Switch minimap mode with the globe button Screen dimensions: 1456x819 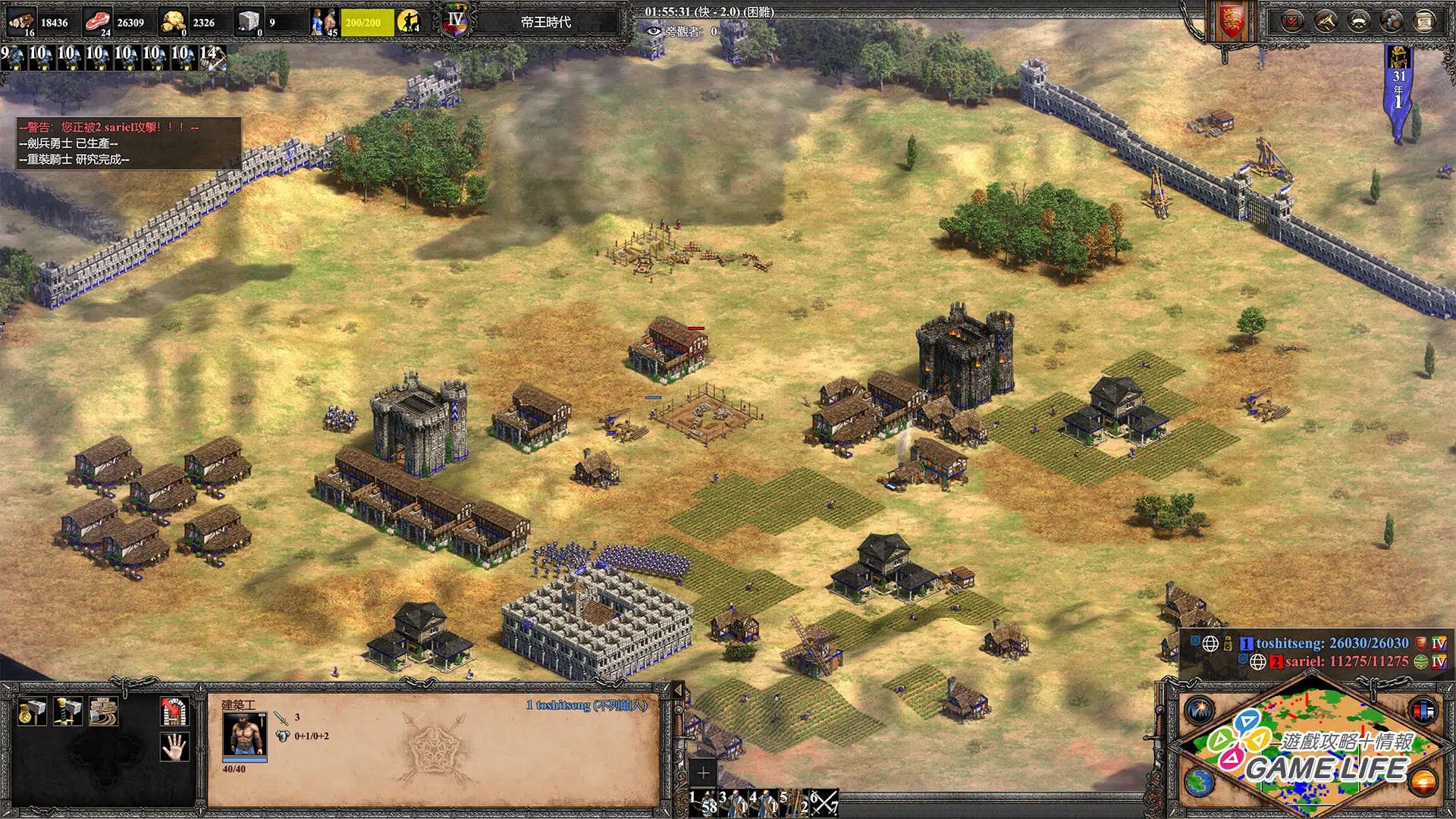click(x=1200, y=782)
